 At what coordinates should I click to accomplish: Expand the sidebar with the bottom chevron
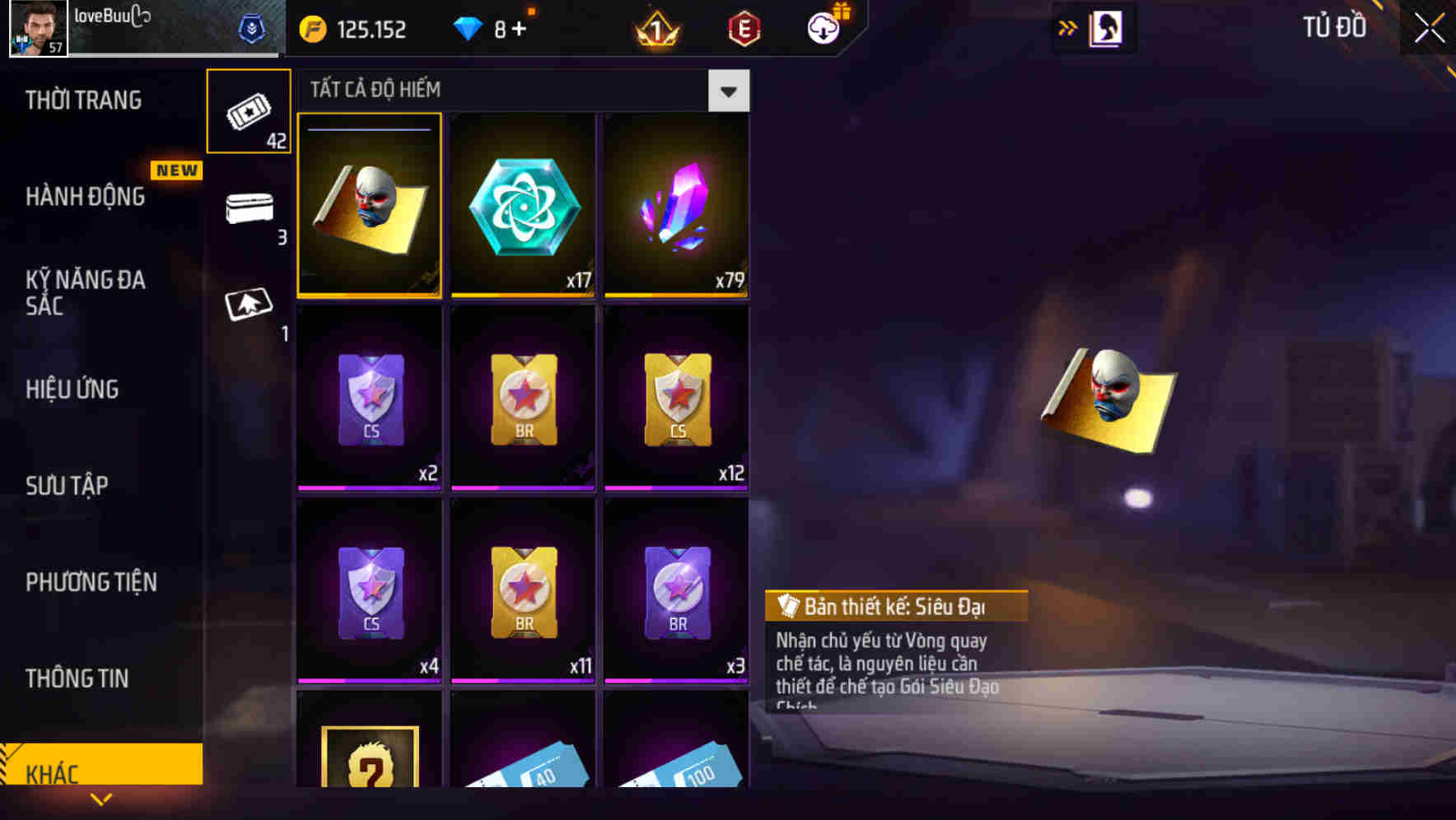pos(100,799)
